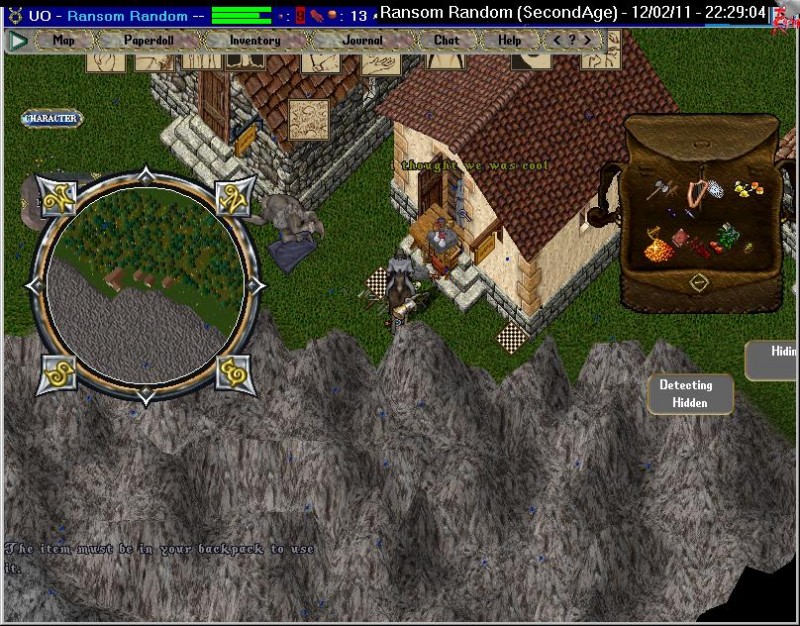The height and width of the screenshot is (626, 800).
Task: Click the green arrow menu bar toggle
Action: coord(17,41)
